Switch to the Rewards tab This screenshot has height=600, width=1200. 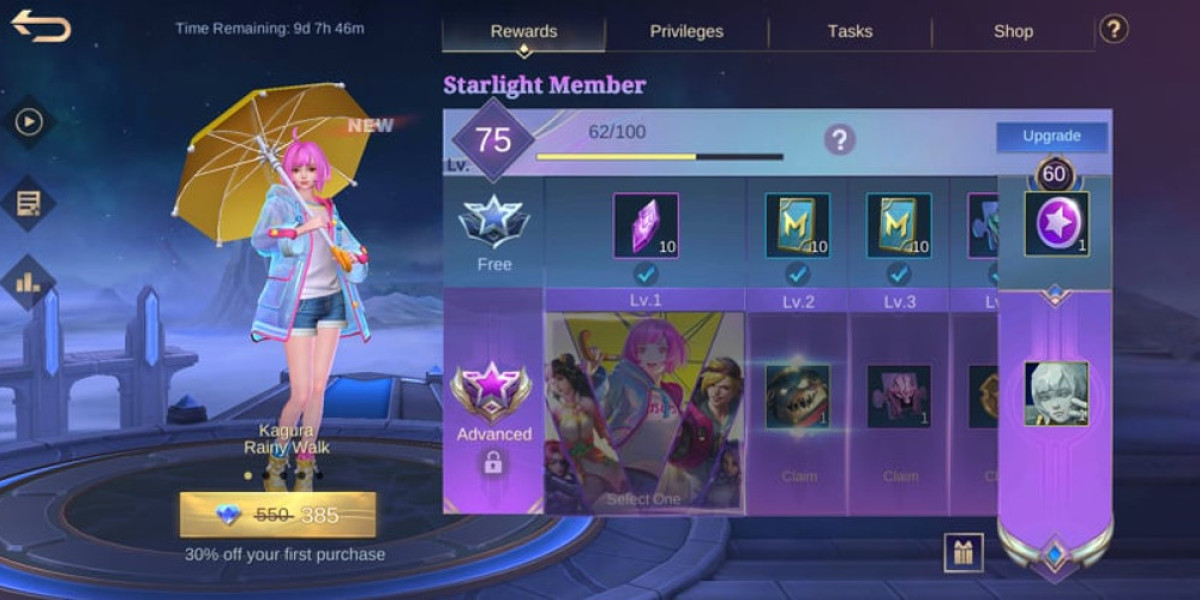(523, 31)
